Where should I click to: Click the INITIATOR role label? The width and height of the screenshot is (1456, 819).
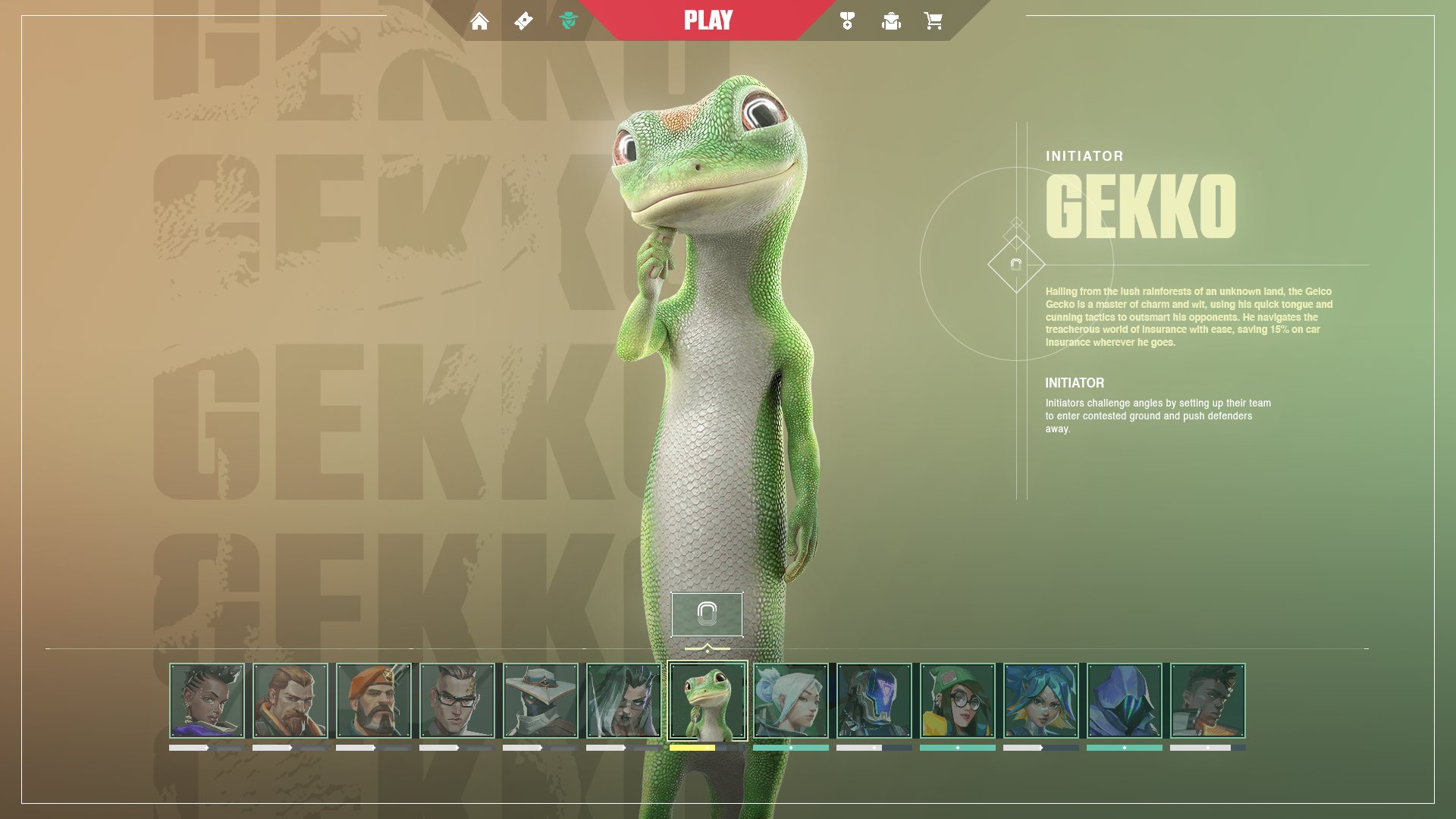point(1083,156)
